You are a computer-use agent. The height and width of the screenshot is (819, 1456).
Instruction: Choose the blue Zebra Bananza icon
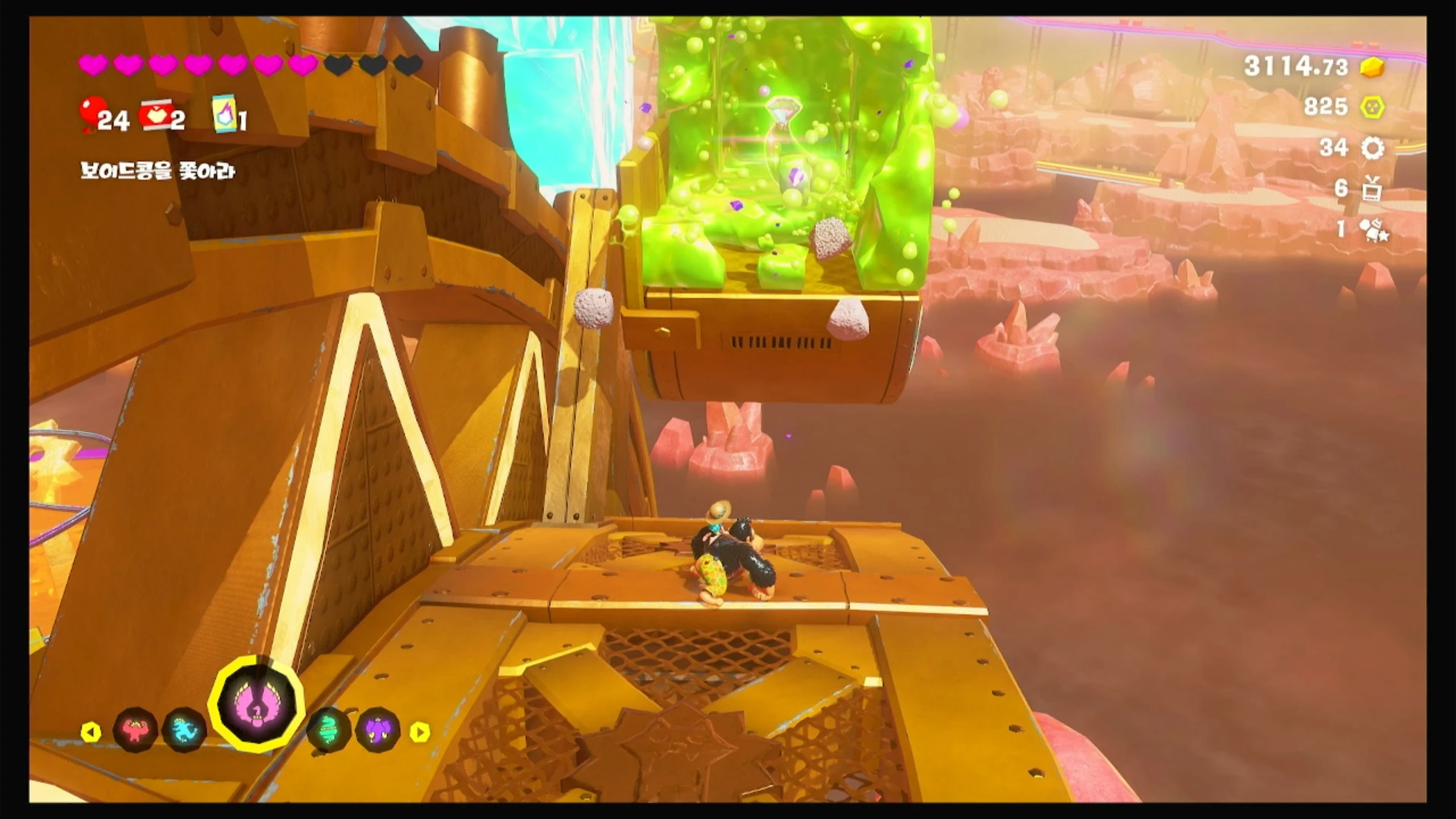[x=184, y=730]
